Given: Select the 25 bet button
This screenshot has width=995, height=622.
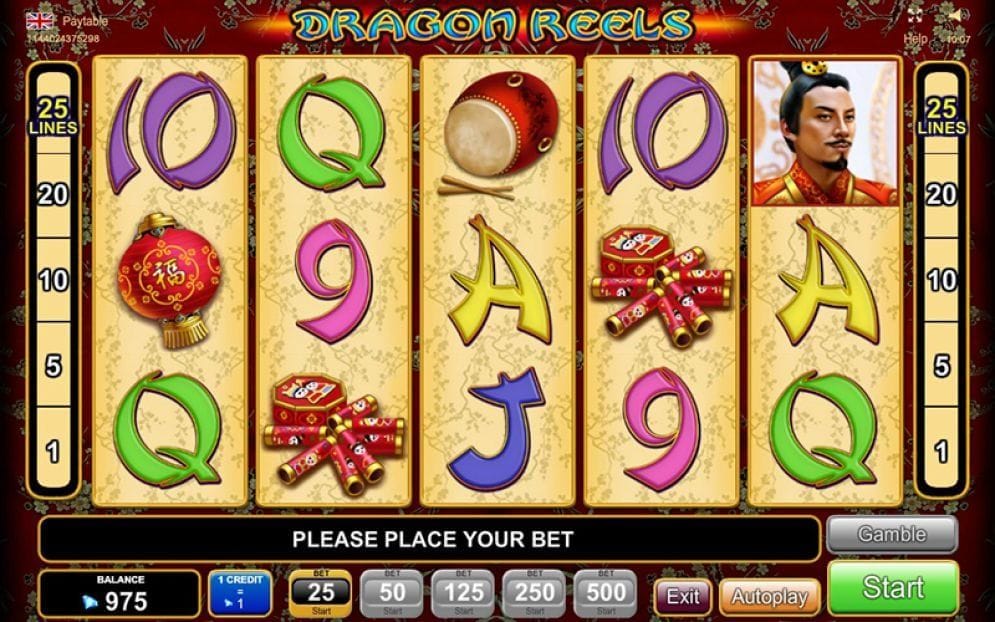Looking at the screenshot, I should coord(320,594).
